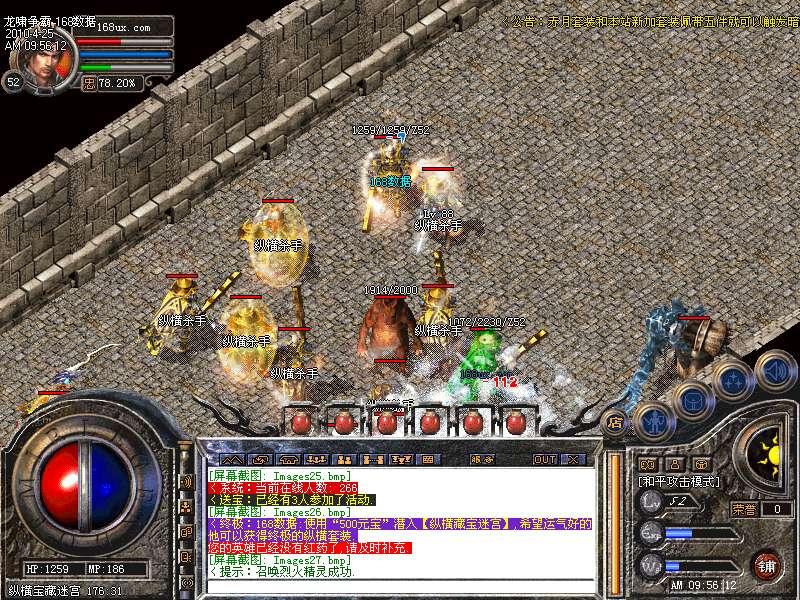The width and height of the screenshot is (800, 600).
Task: Click the red 铺 stall button
Action: point(767,566)
